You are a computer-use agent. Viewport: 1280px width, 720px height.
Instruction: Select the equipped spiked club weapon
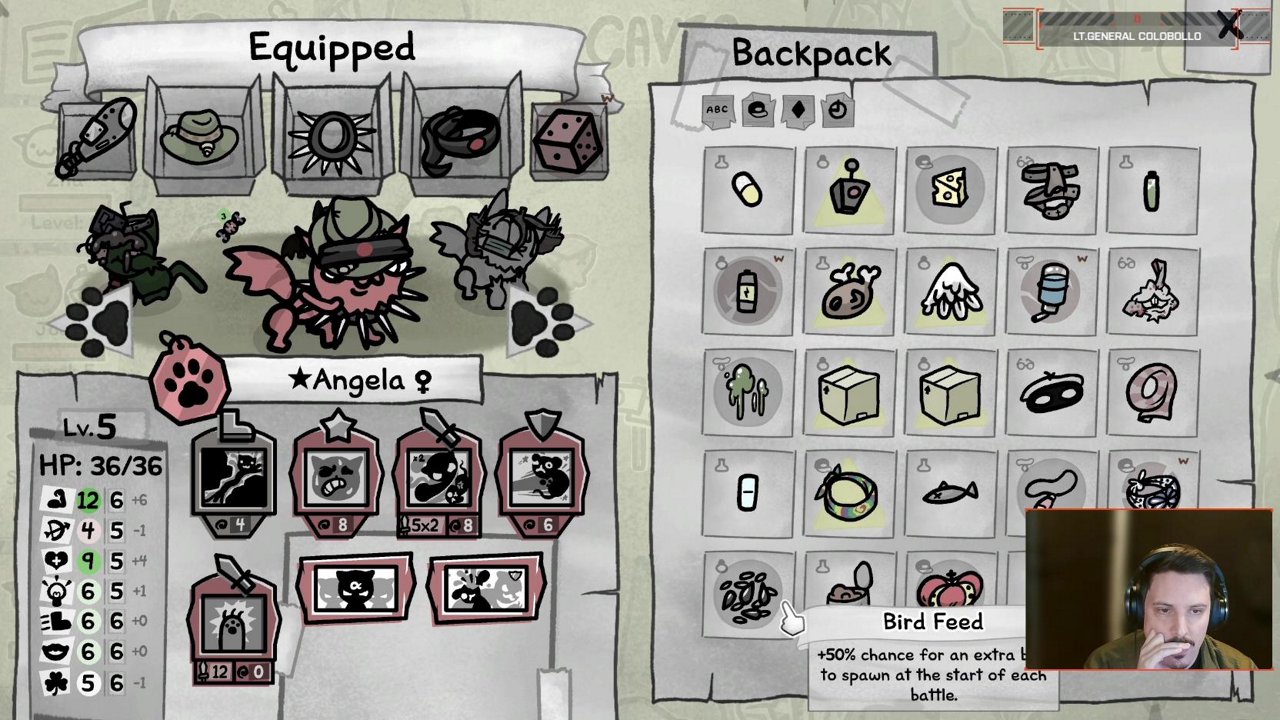click(99, 138)
